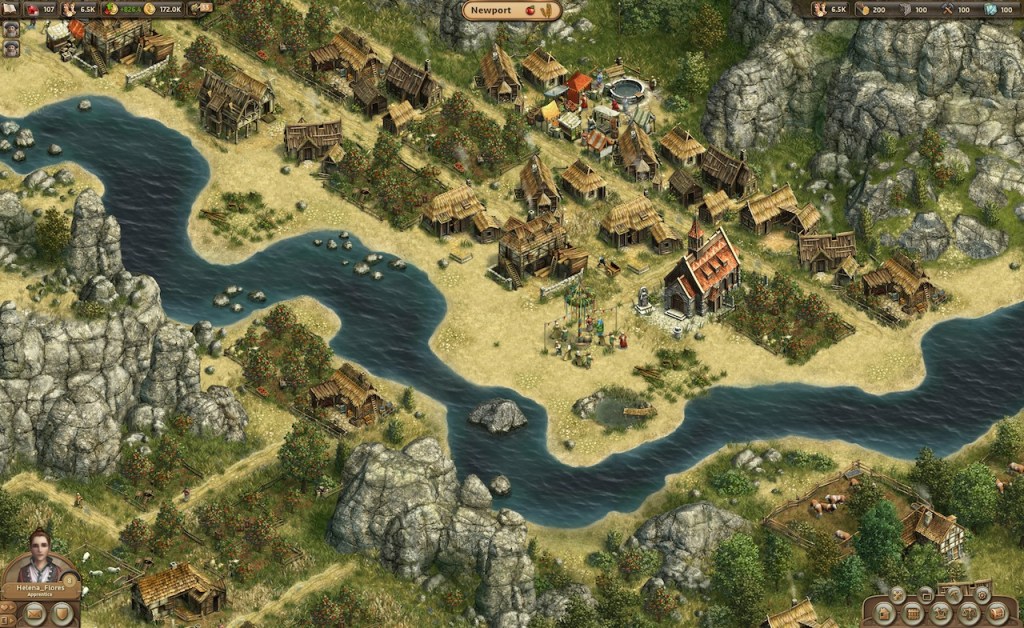Open the mail envelope button

pos(35,613)
